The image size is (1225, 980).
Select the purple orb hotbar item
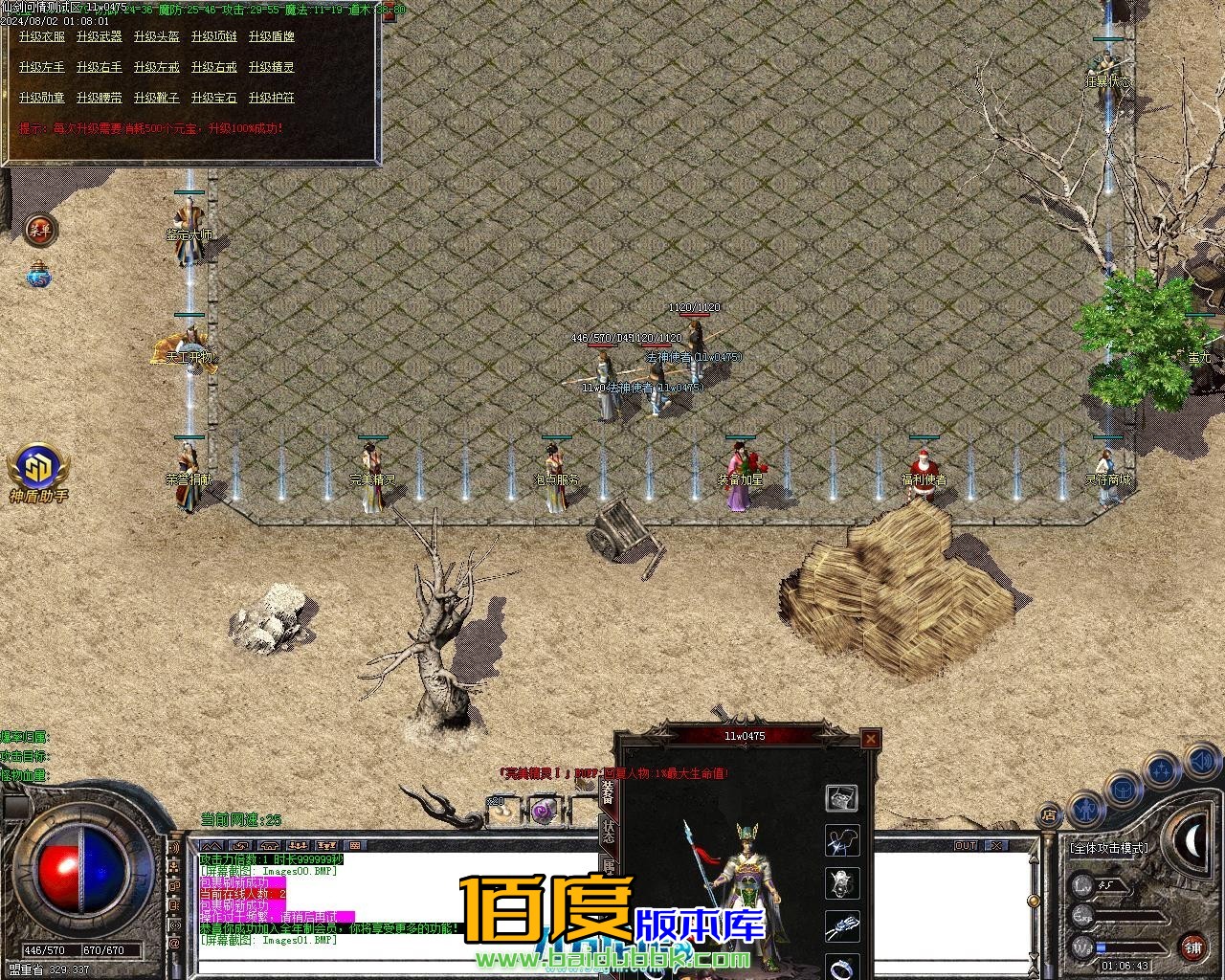(545, 811)
